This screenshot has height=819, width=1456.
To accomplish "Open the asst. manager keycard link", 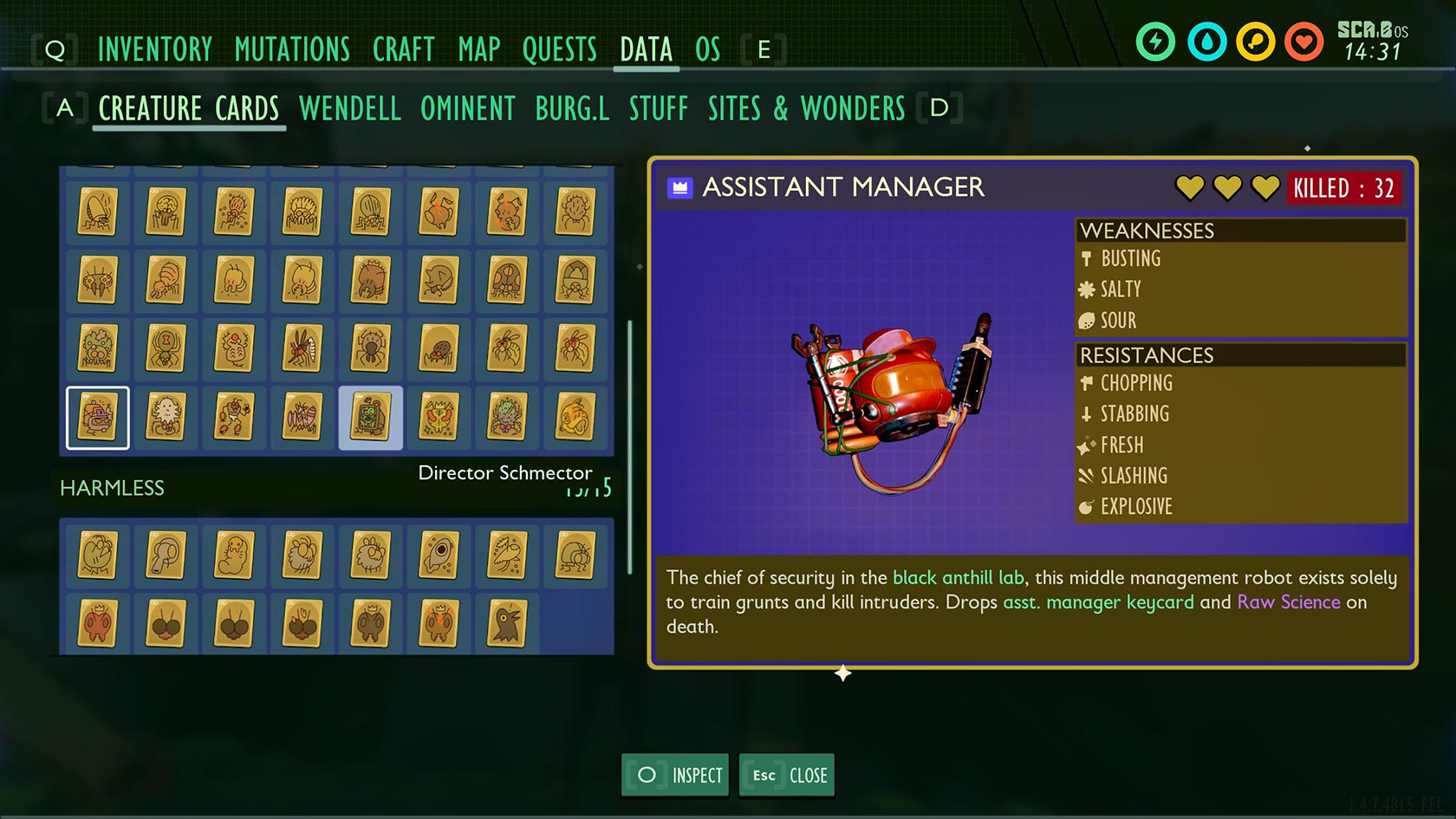I will pos(1097,602).
